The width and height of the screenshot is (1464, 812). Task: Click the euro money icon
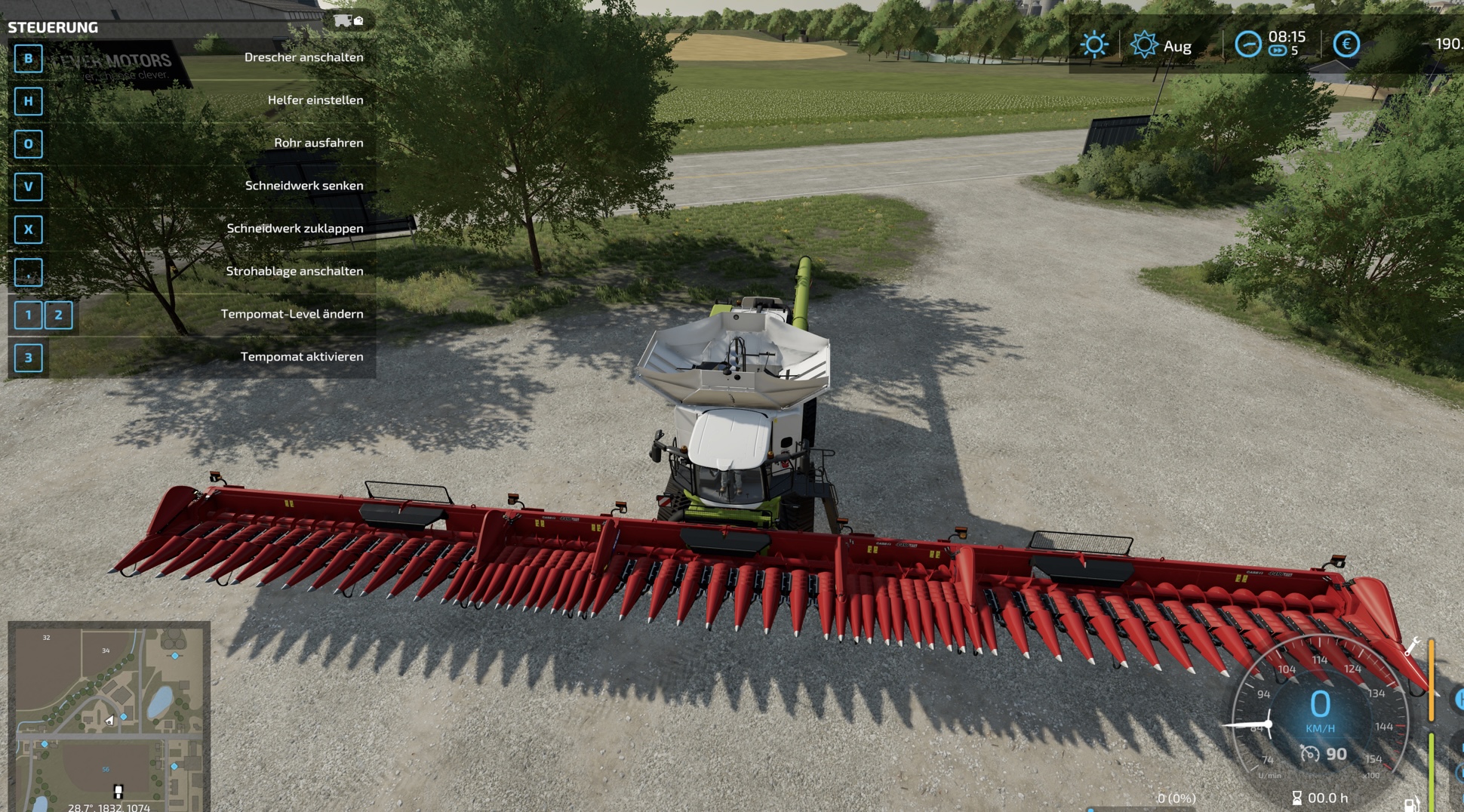click(1346, 45)
